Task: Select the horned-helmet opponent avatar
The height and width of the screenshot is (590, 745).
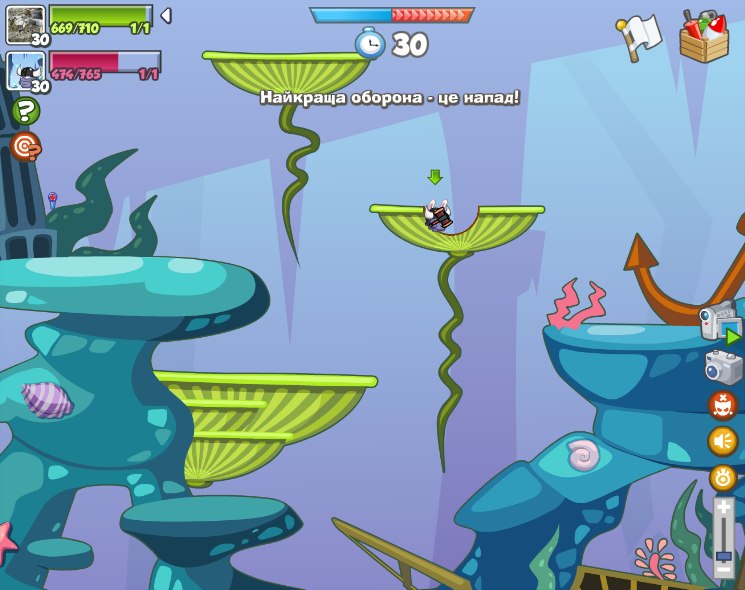Action: click(x=25, y=70)
